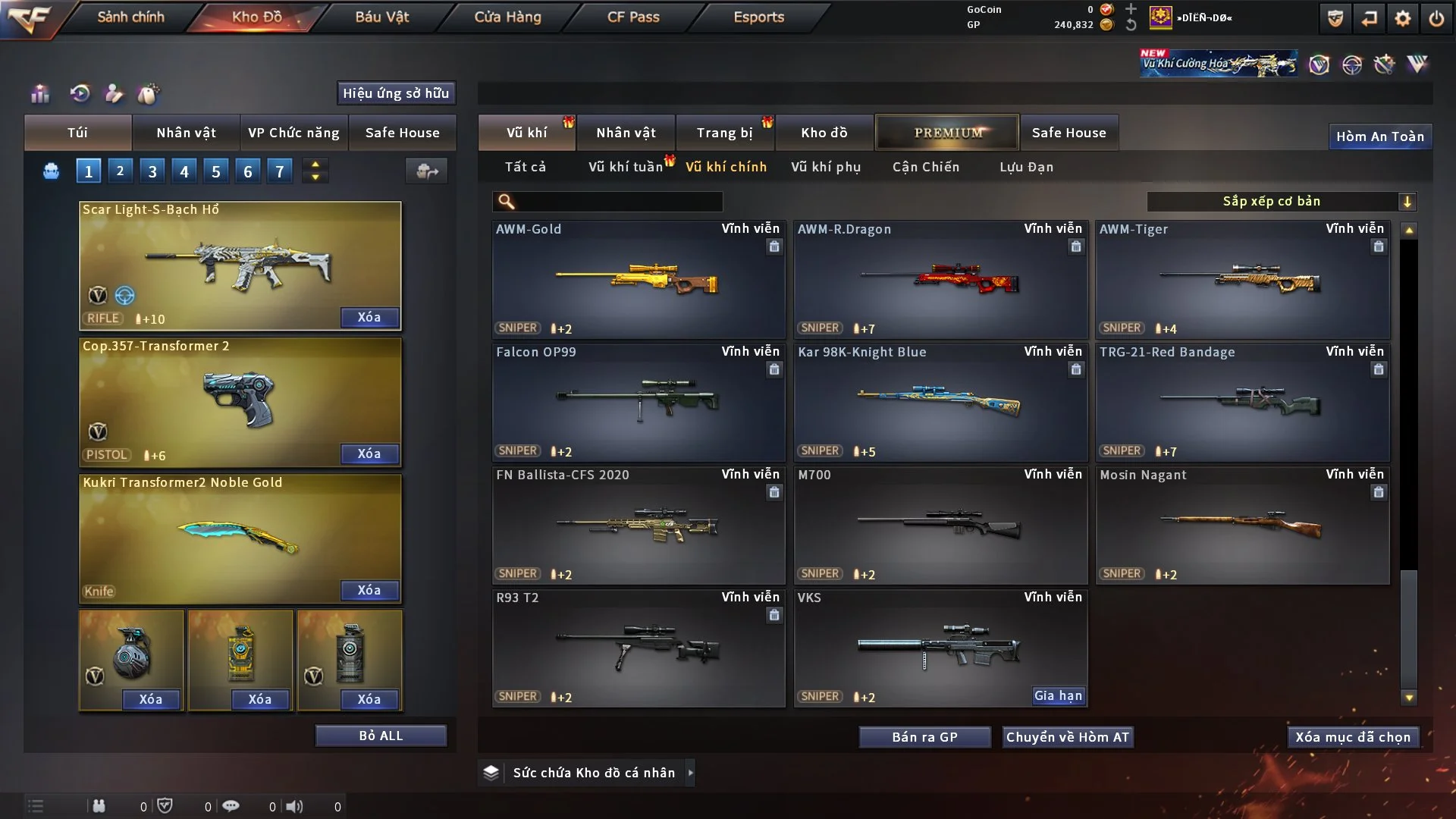Open the CF Pass menu
1456x819 pixels.
point(633,17)
